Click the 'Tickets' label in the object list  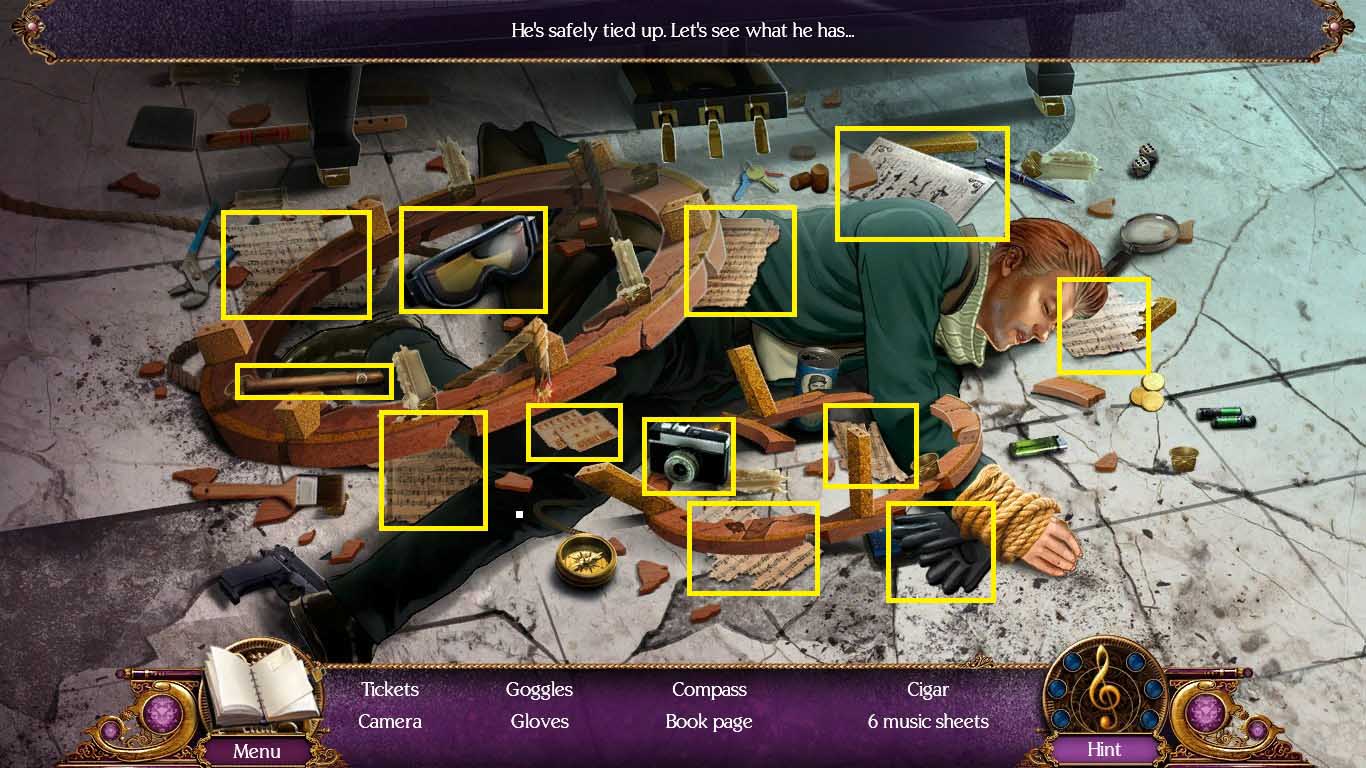point(388,689)
